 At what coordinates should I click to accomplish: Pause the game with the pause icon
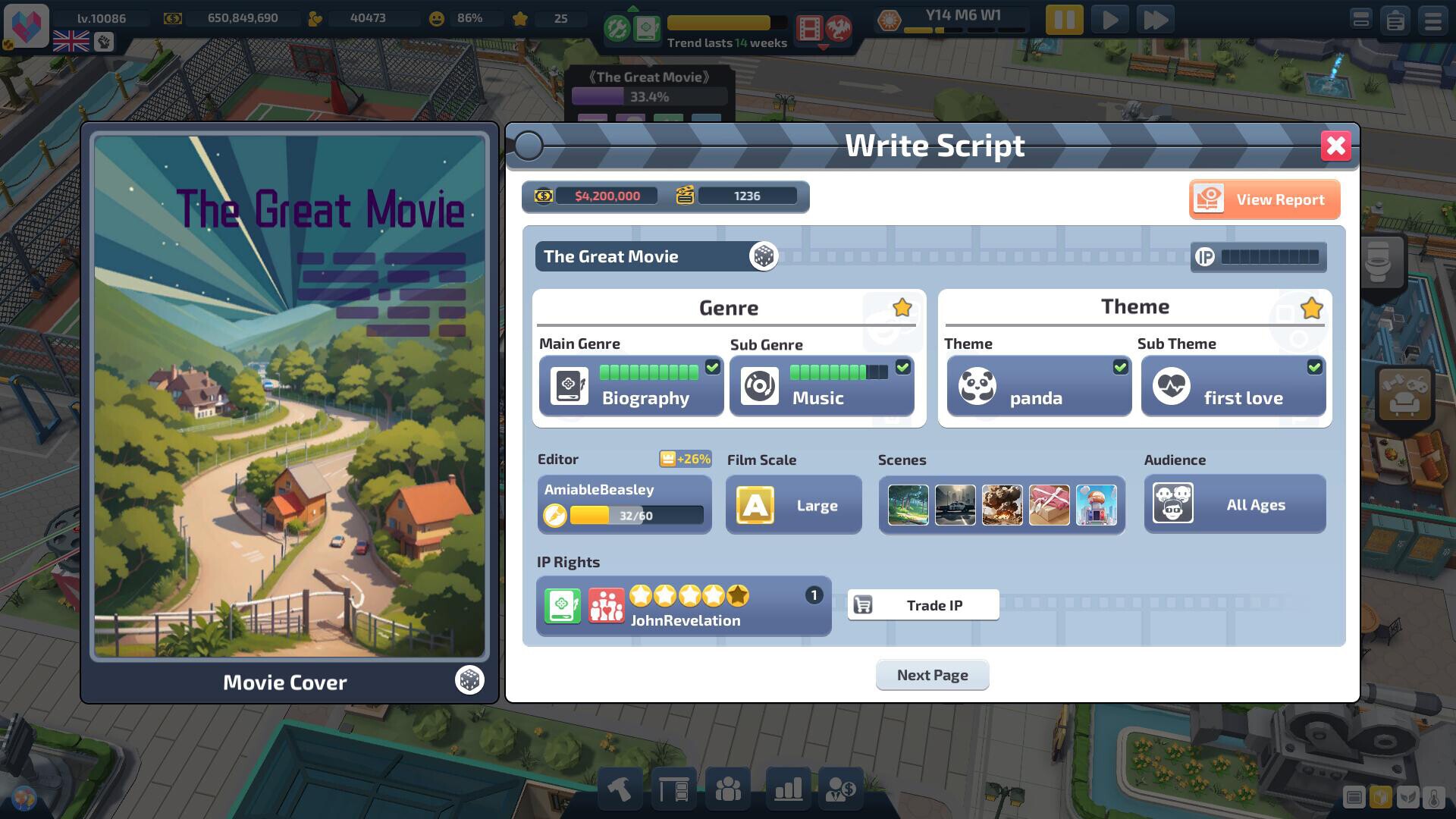(1065, 20)
